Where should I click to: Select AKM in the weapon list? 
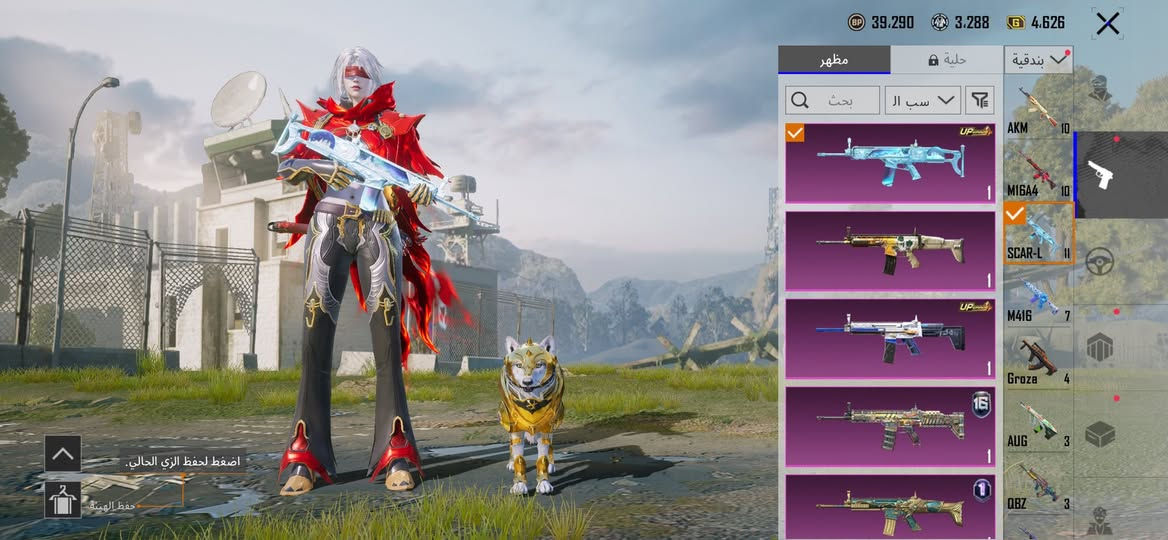(1038, 110)
